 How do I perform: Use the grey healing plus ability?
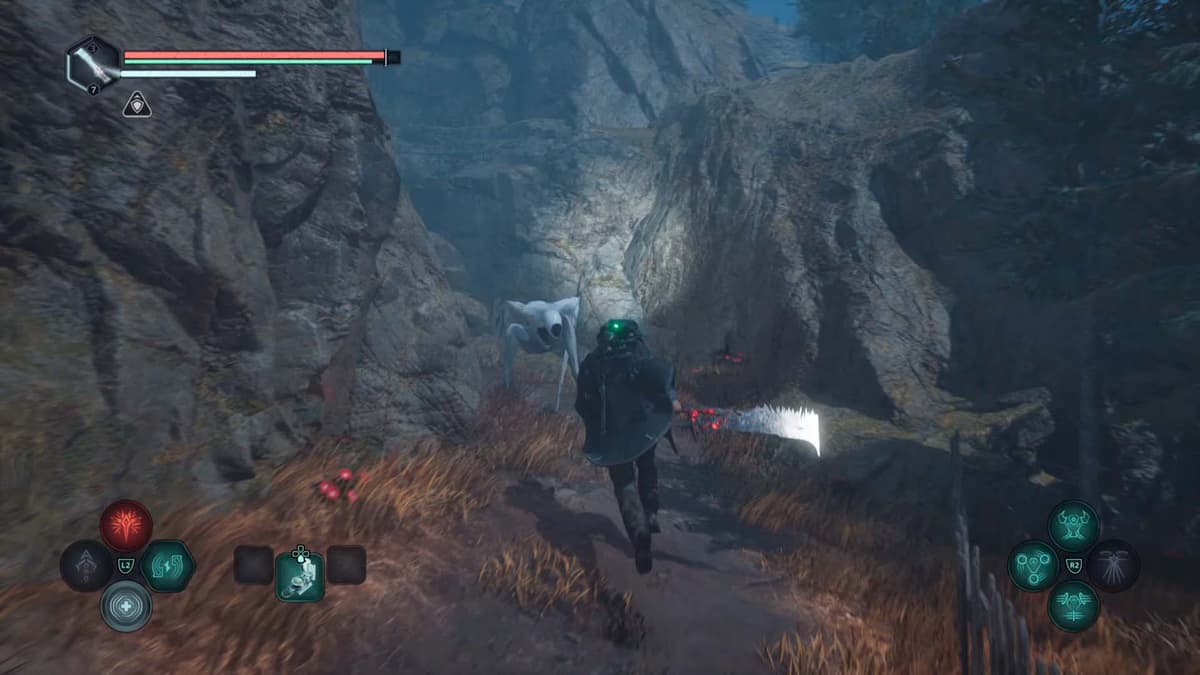tap(126, 606)
